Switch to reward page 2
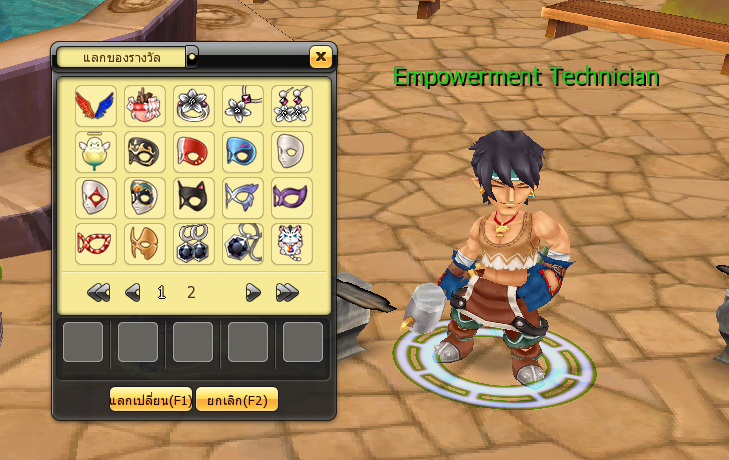The height and width of the screenshot is (460, 729). pos(191,293)
